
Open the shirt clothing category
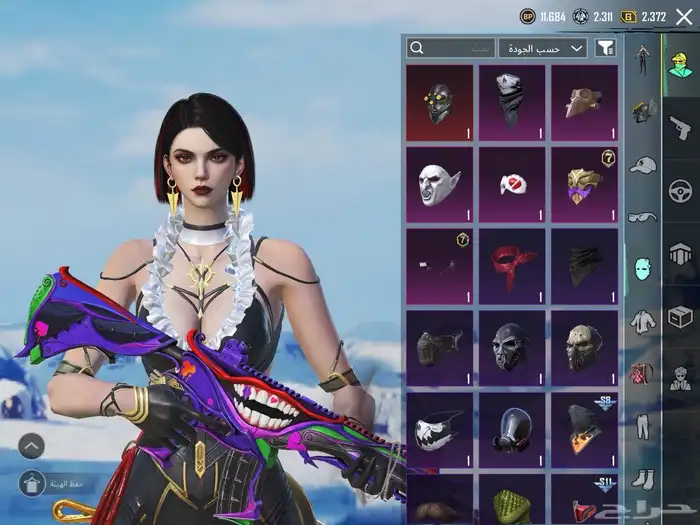pyautogui.click(x=642, y=321)
